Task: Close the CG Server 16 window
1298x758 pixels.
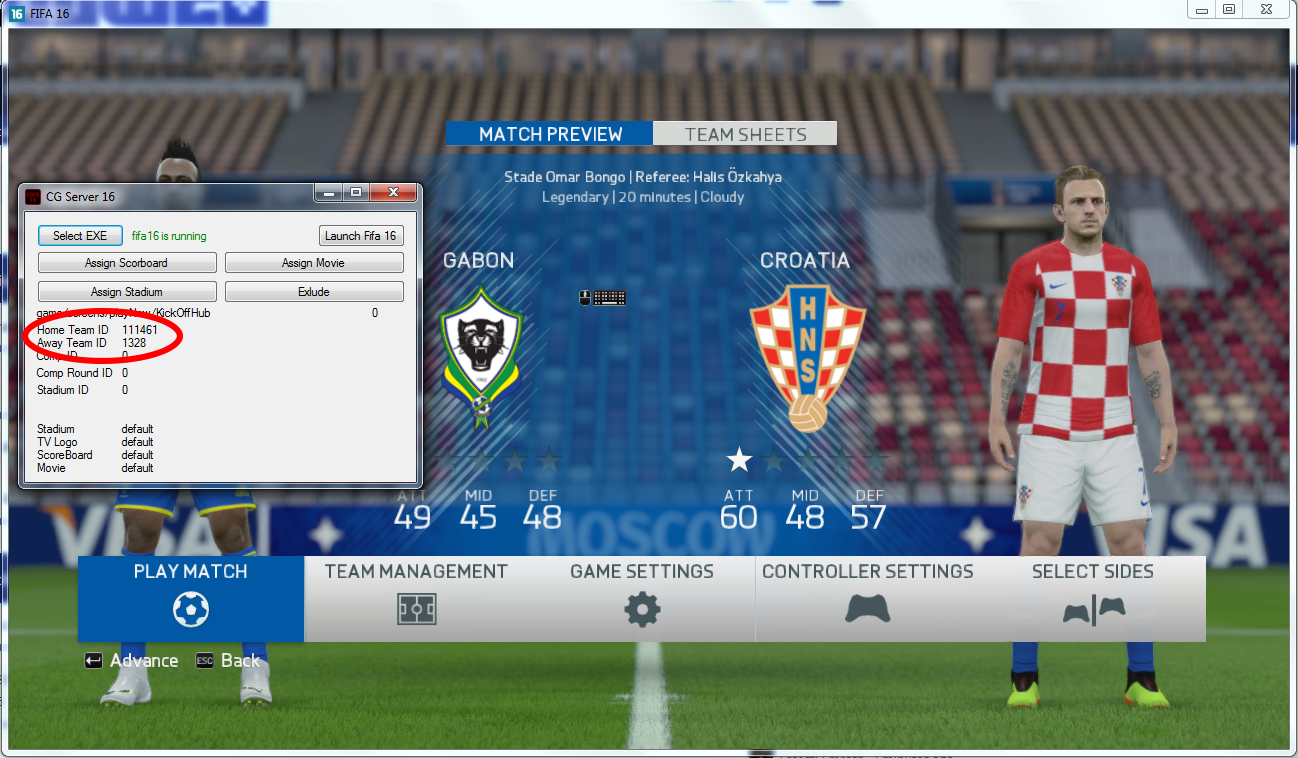Action: click(393, 192)
